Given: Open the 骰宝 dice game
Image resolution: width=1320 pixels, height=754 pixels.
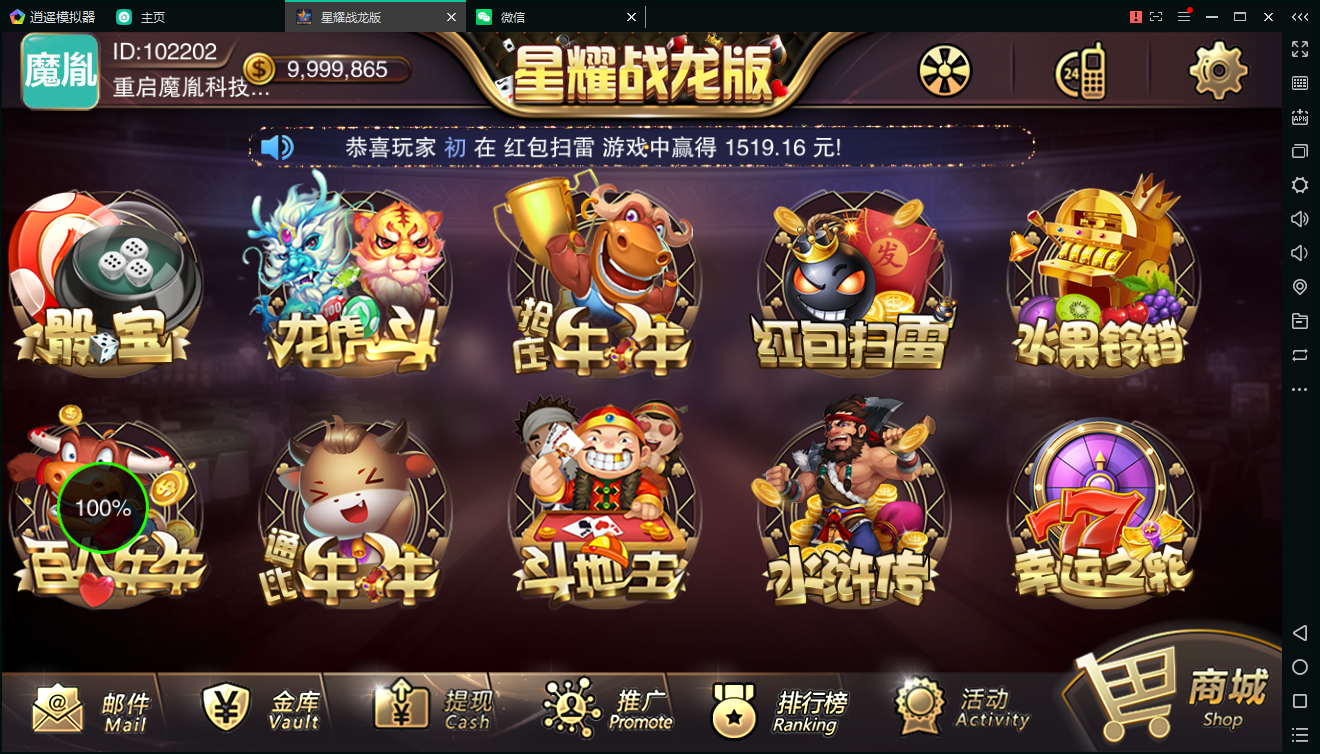Looking at the screenshot, I should click(x=110, y=283).
